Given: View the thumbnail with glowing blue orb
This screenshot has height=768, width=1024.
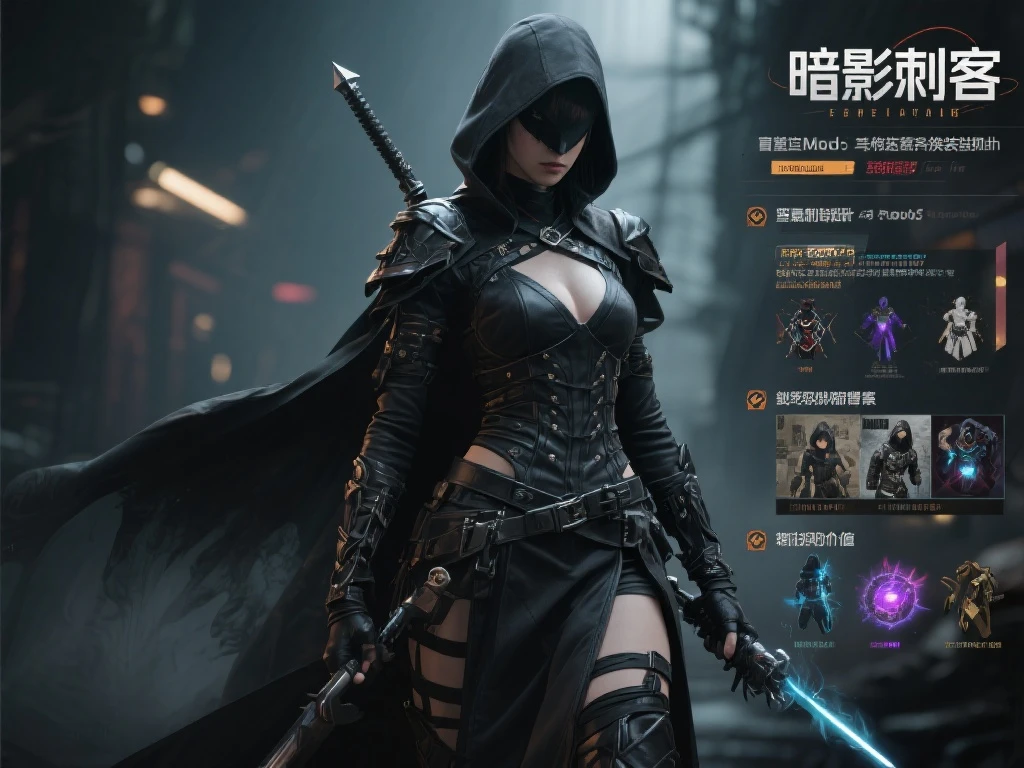Looking at the screenshot, I should [967, 456].
